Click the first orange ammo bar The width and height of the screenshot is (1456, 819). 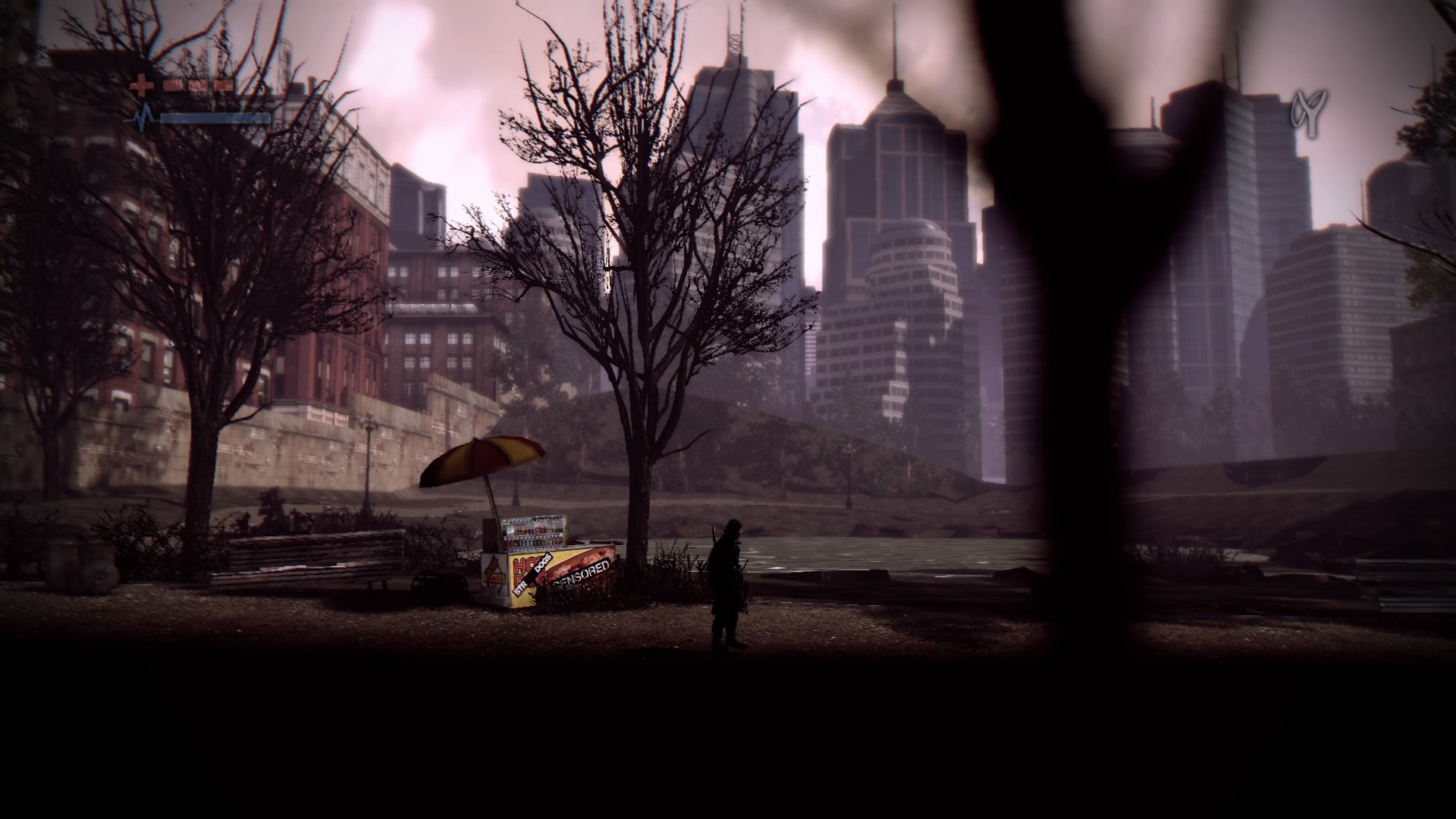(173, 85)
